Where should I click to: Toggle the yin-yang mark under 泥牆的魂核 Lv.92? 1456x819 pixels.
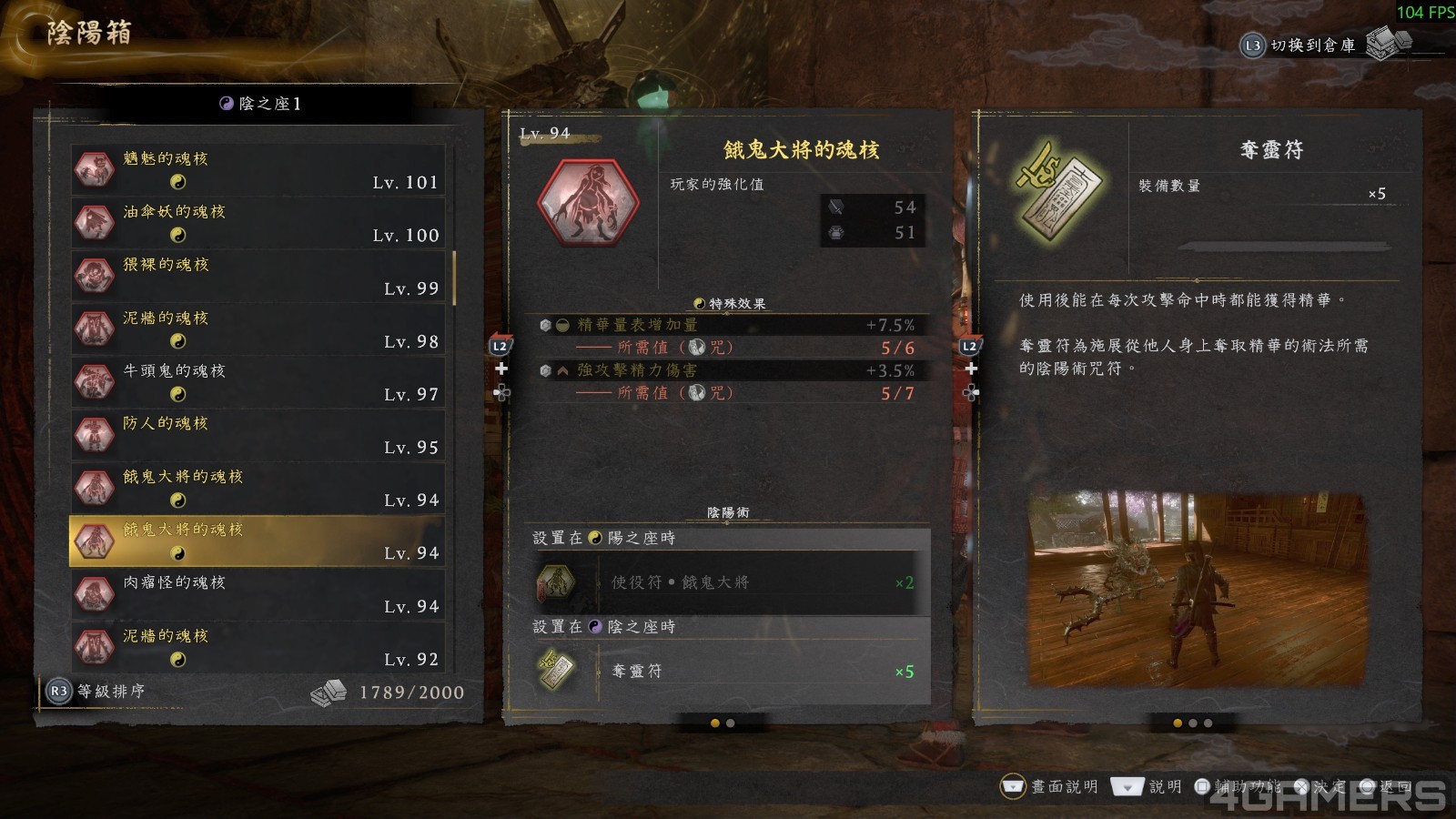click(180, 661)
